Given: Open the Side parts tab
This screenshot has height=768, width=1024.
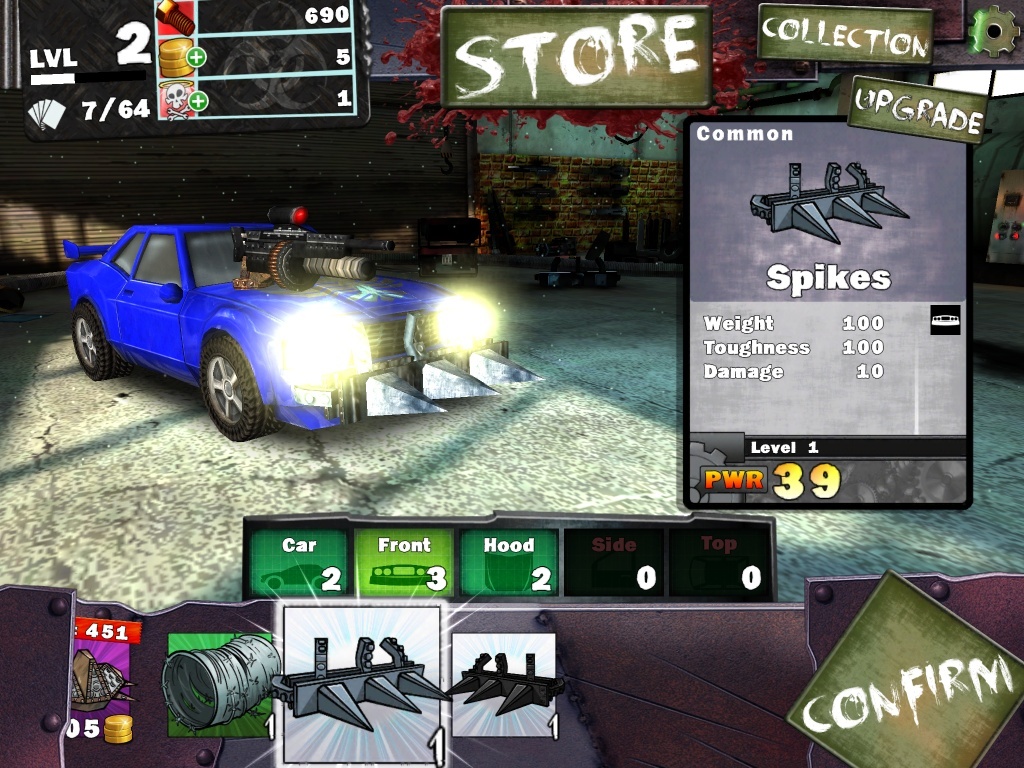Looking at the screenshot, I should [613, 562].
